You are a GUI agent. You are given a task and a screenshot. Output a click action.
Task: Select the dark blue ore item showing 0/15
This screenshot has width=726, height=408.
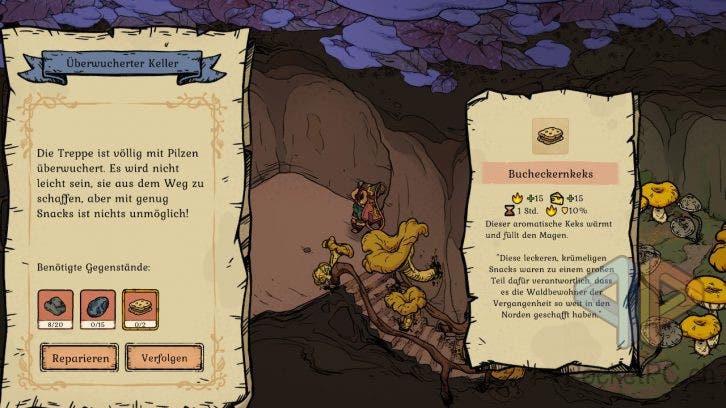coord(97,307)
